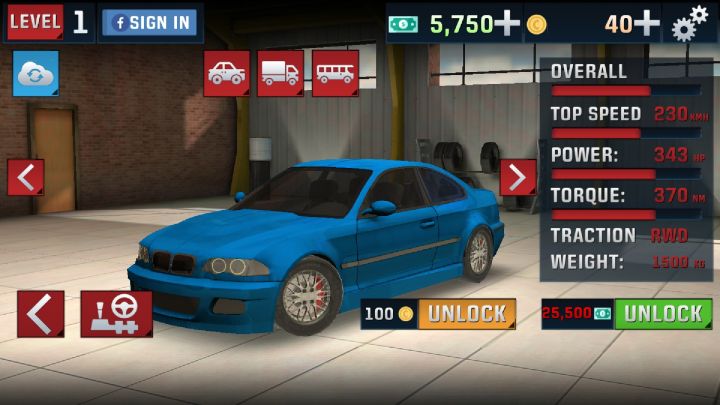
Task: Show the previous car with left arrow
Action: (x=25, y=177)
